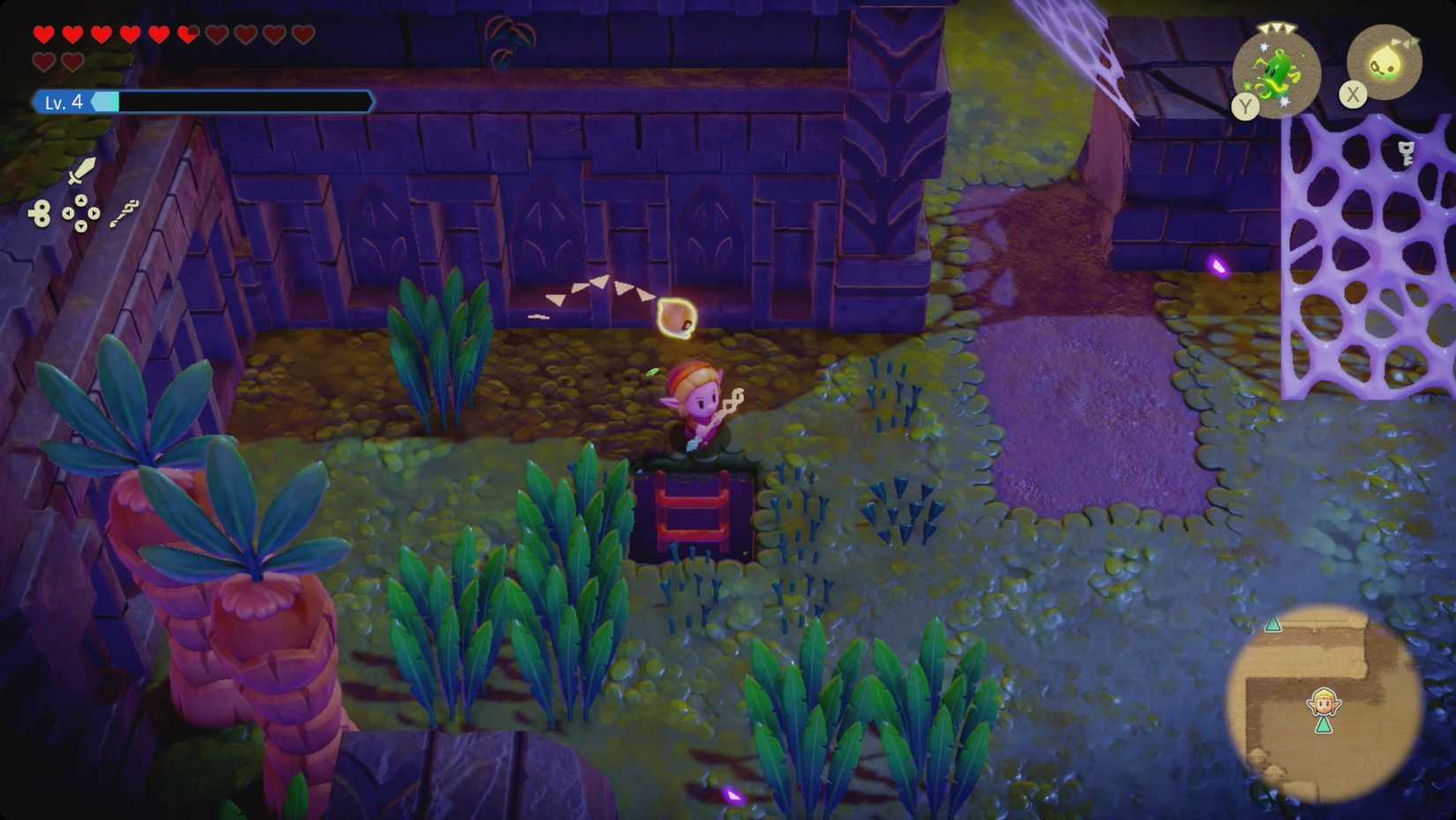The height and width of the screenshot is (820, 1456).
Task: Click the Lv. 4 label on the energy bar
Action: pos(64,102)
